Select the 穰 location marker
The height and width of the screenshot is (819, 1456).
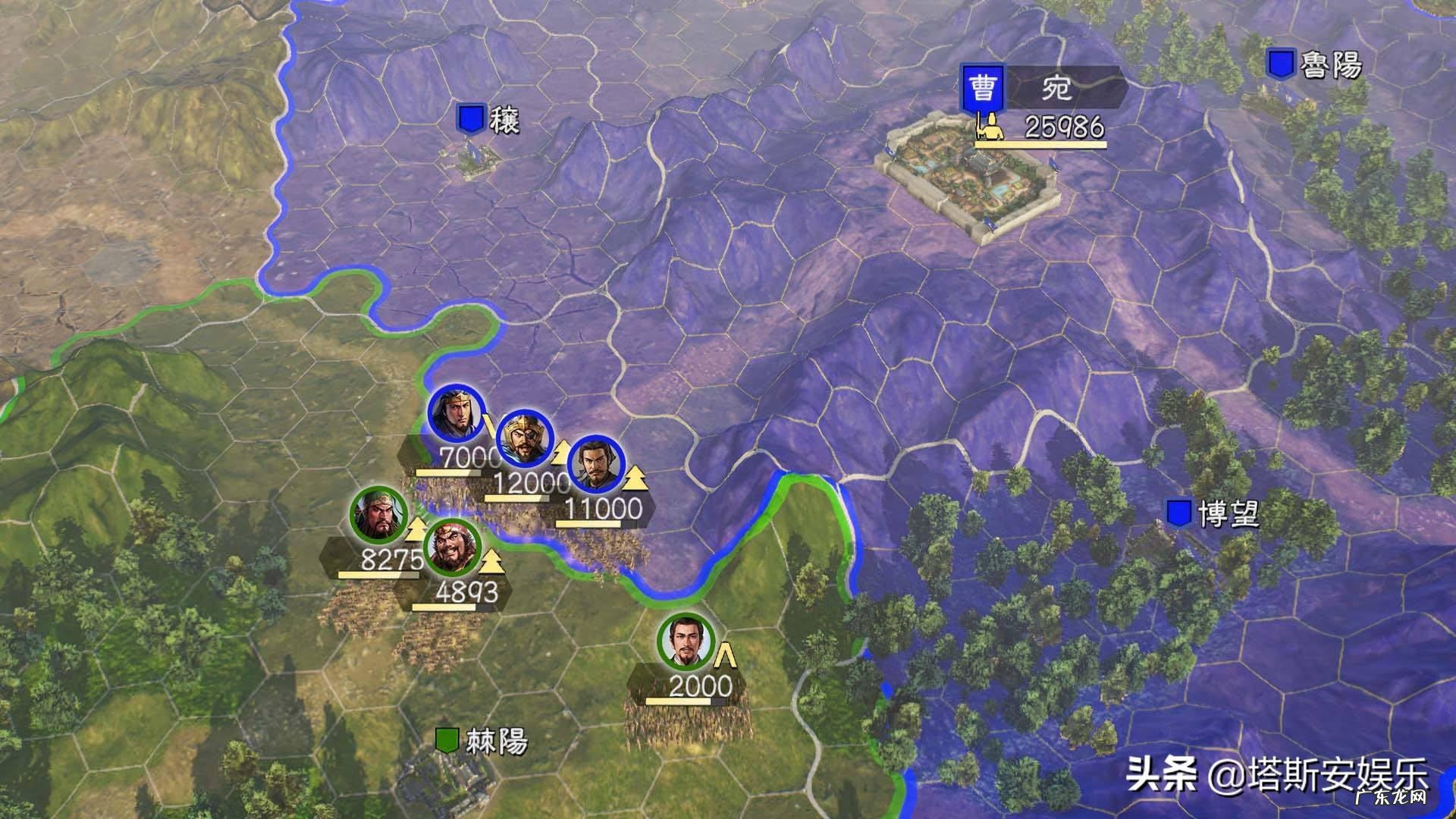click(470, 119)
